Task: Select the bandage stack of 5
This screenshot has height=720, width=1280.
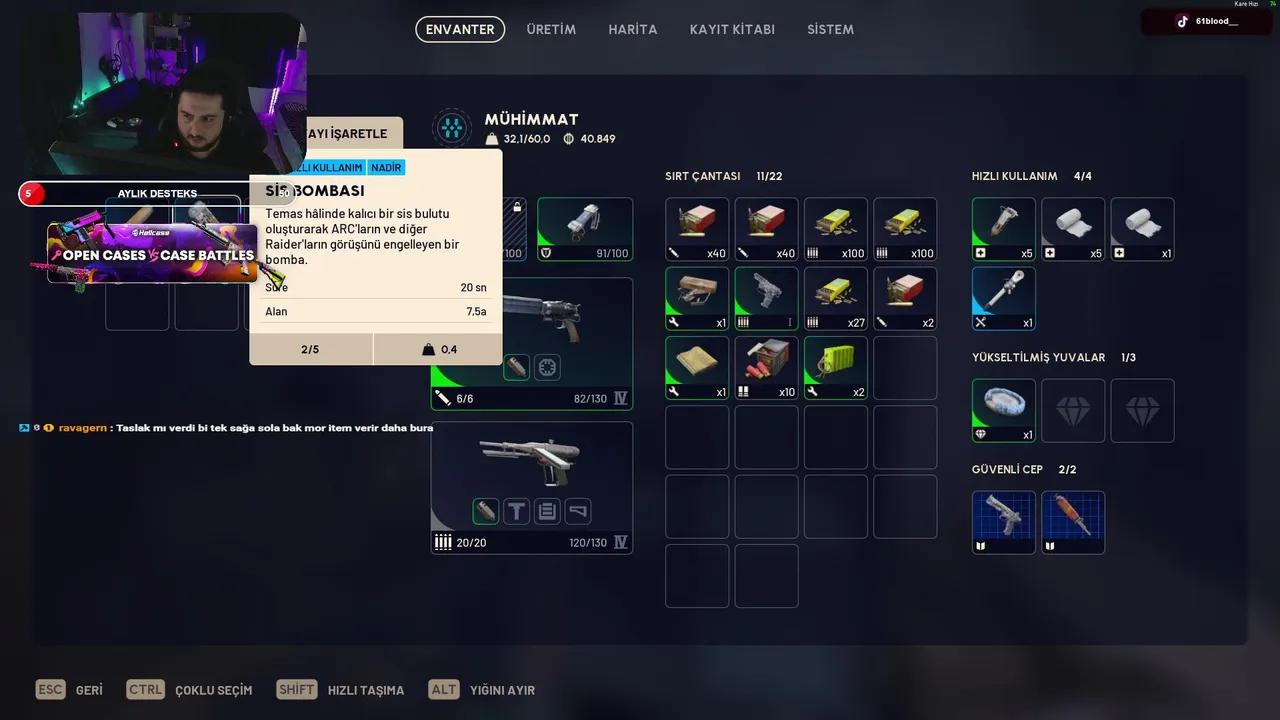Action: [x=1073, y=229]
